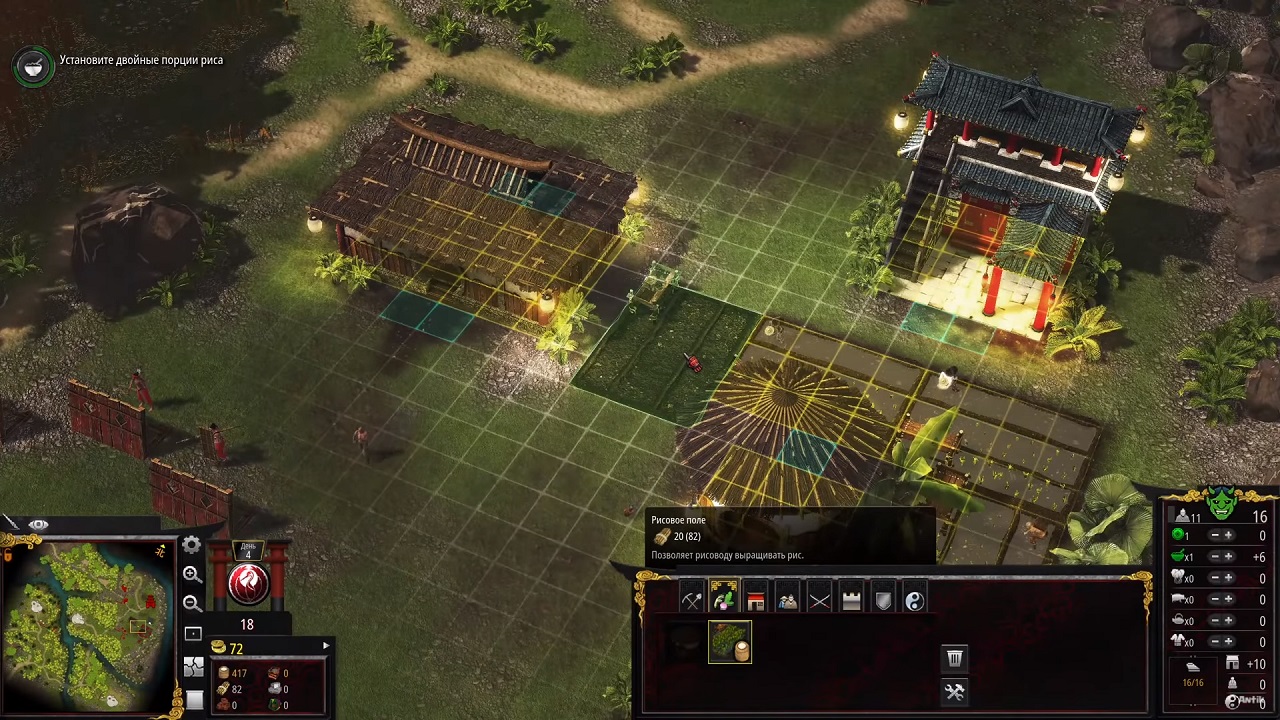
Task: Open the townsfolk buildings tab with two people
Action: 788,600
